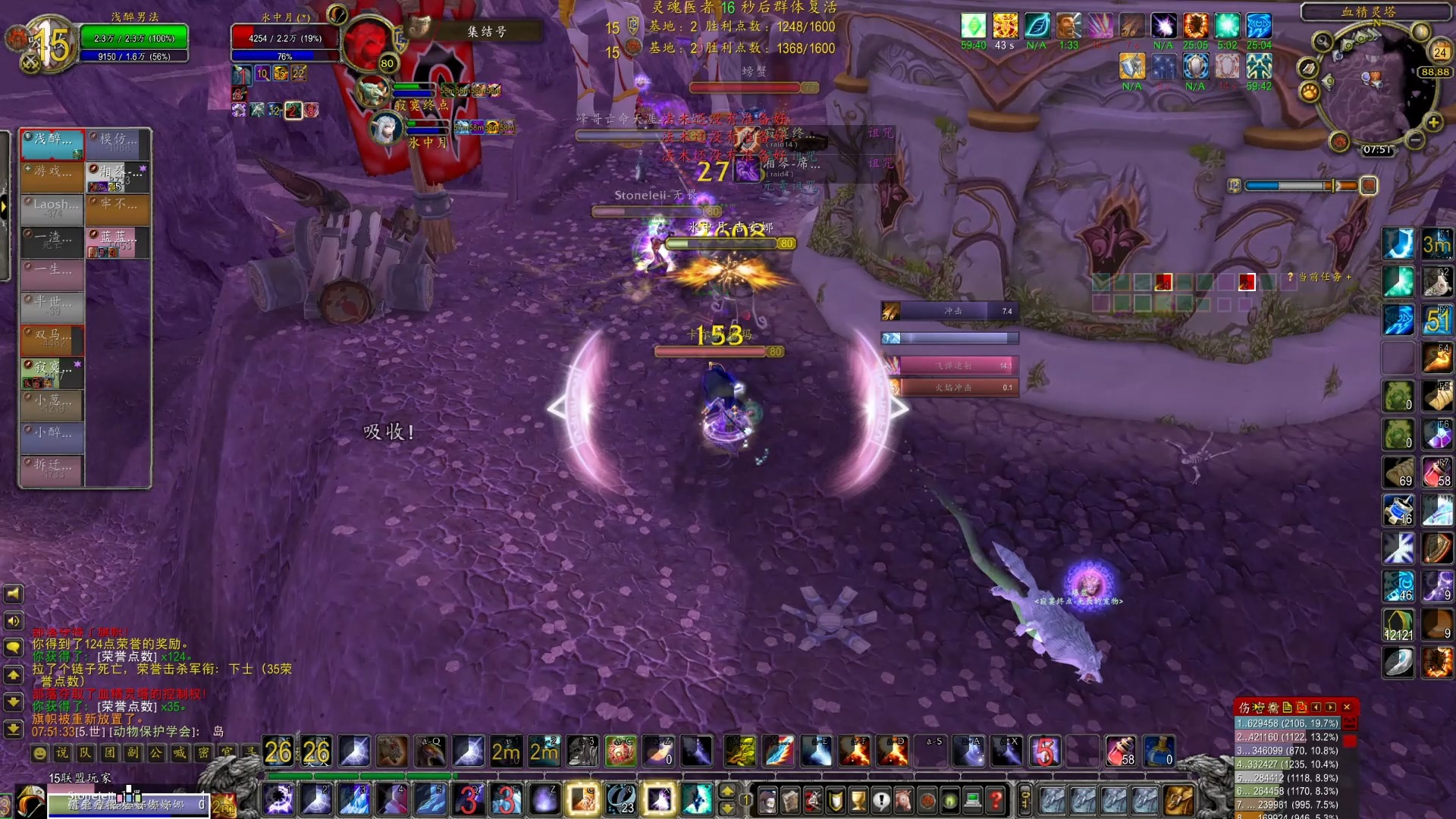
Task: Use the blue mana potion slot
Action: click(x=1158, y=752)
